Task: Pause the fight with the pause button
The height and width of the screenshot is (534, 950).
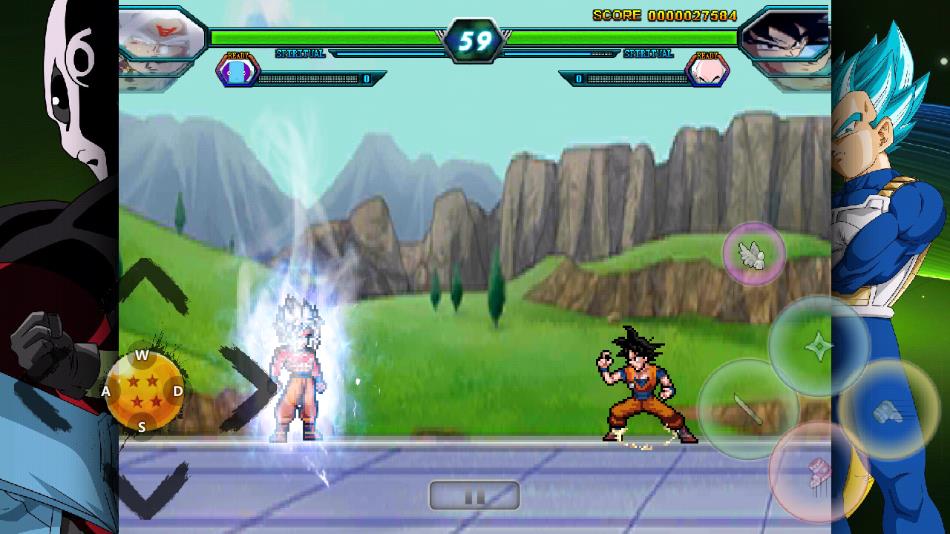Action: (x=474, y=495)
